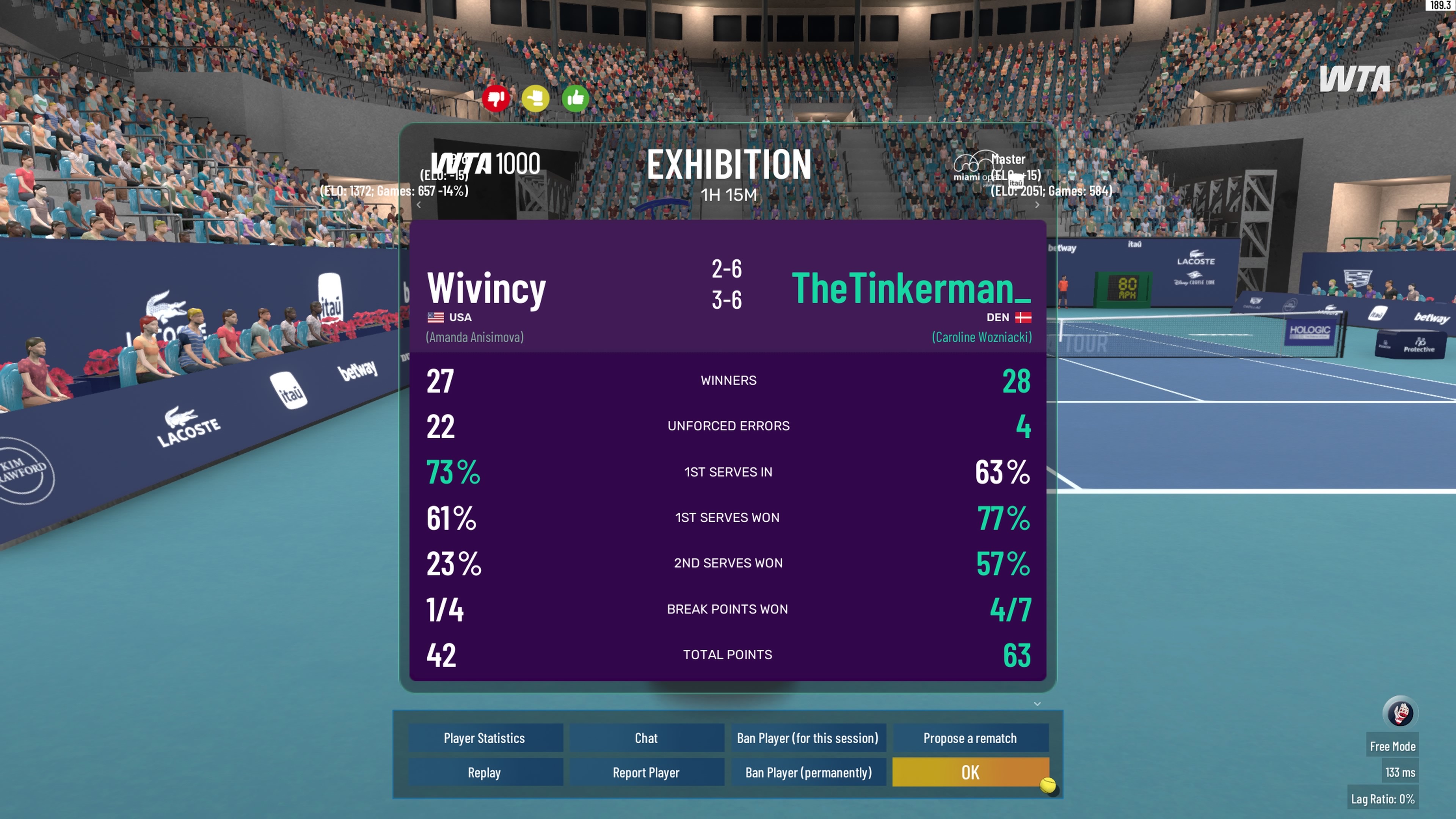This screenshot has height=819, width=1456.
Task: Select the yellow neutral hand rating
Action: (x=535, y=99)
